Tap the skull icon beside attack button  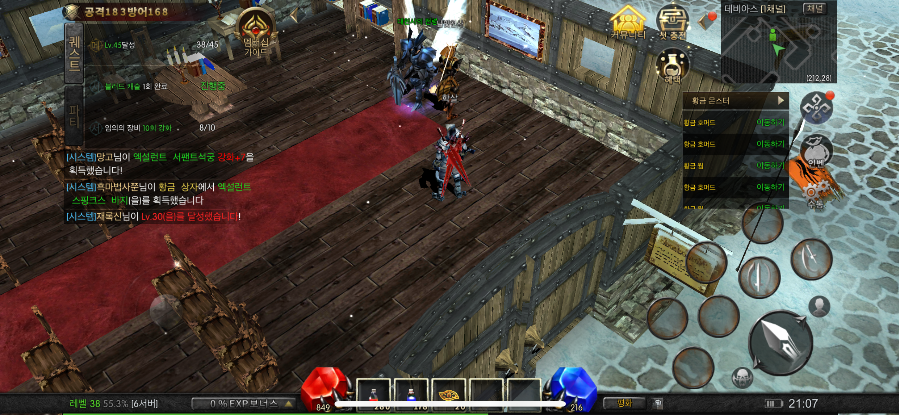[741, 377]
